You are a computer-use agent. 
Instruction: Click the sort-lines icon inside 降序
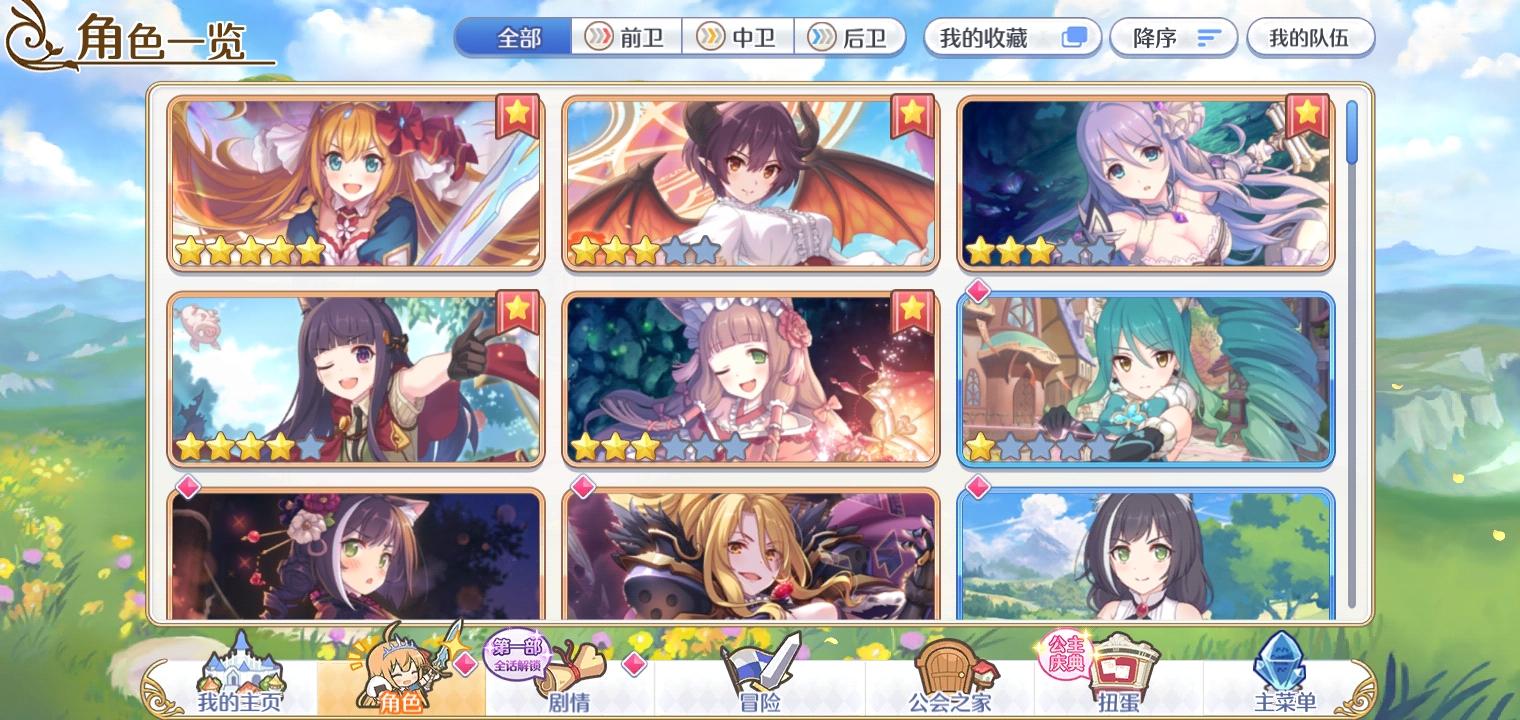tap(1208, 38)
